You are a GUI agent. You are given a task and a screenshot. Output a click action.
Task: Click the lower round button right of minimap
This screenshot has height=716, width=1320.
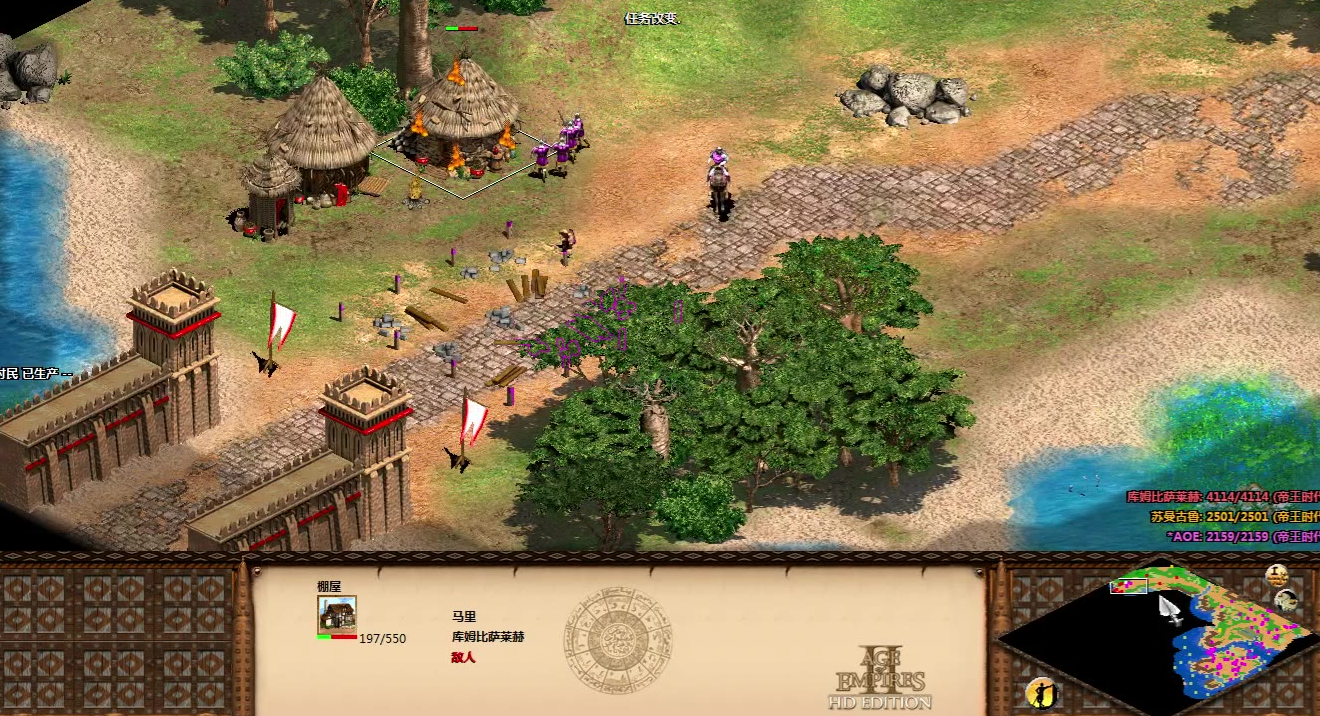pyautogui.click(x=1287, y=601)
